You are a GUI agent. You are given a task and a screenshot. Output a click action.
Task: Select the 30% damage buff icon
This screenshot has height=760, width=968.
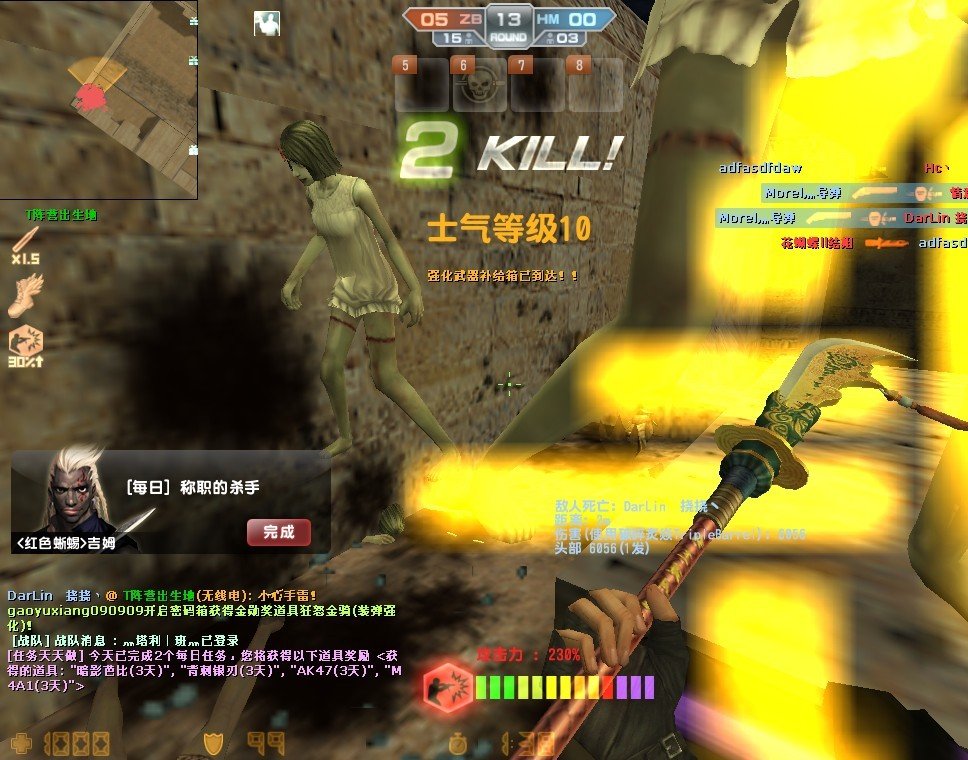coord(25,344)
